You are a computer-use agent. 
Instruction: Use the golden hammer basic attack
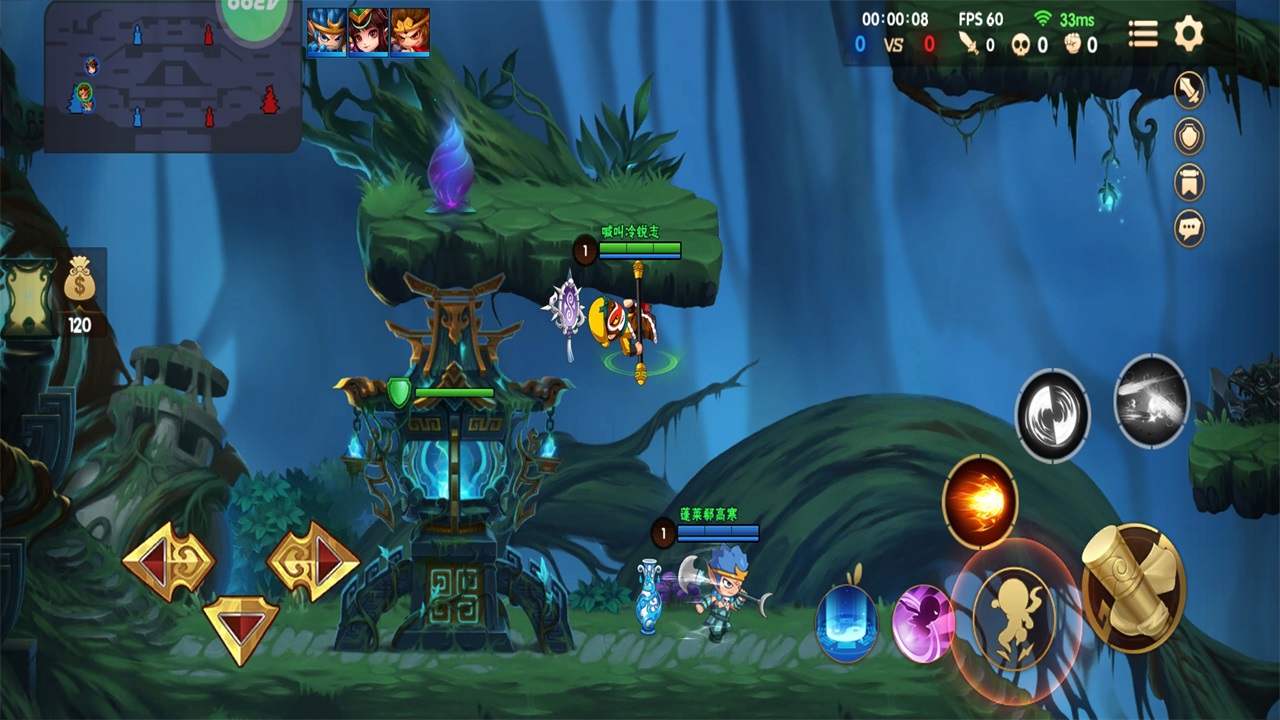[1133, 587]
